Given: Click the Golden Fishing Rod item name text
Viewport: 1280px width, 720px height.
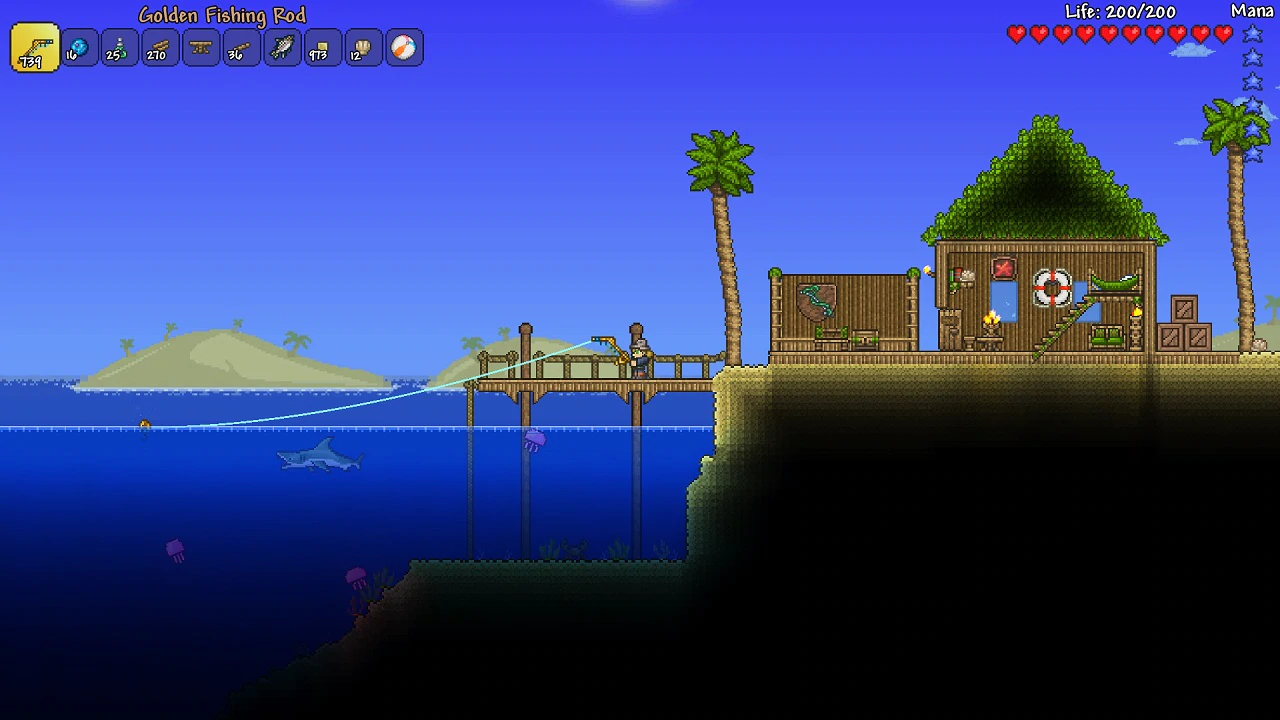Looking at the screenshot, I should (222, 15).
